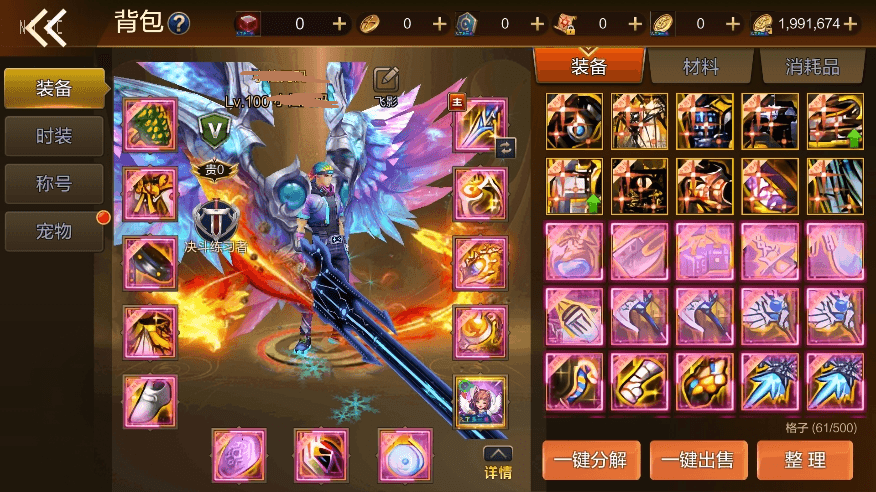Sort inventory with the 整理 button

[804, 460]
